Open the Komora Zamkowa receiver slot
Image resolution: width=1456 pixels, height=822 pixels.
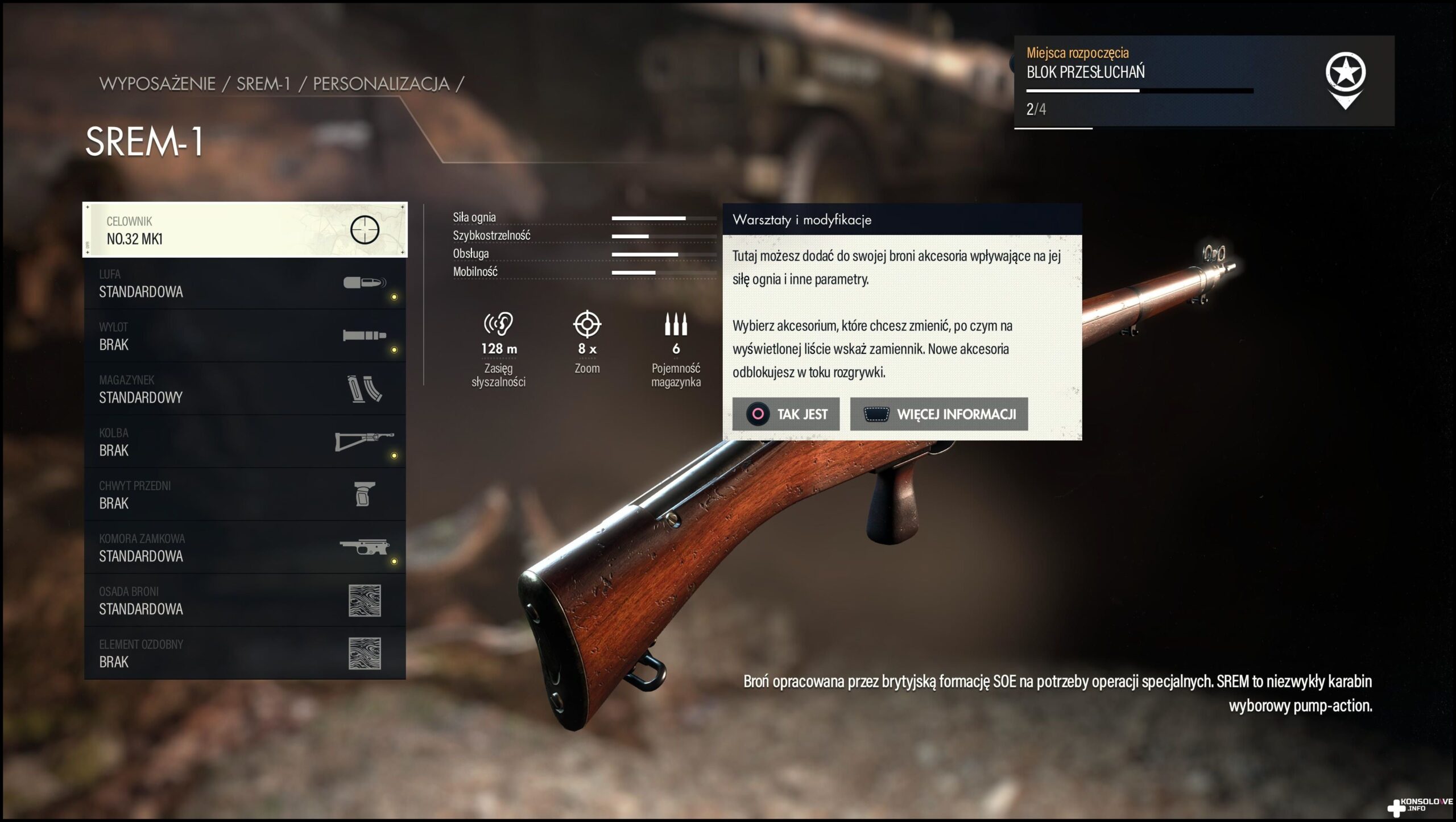245,548
